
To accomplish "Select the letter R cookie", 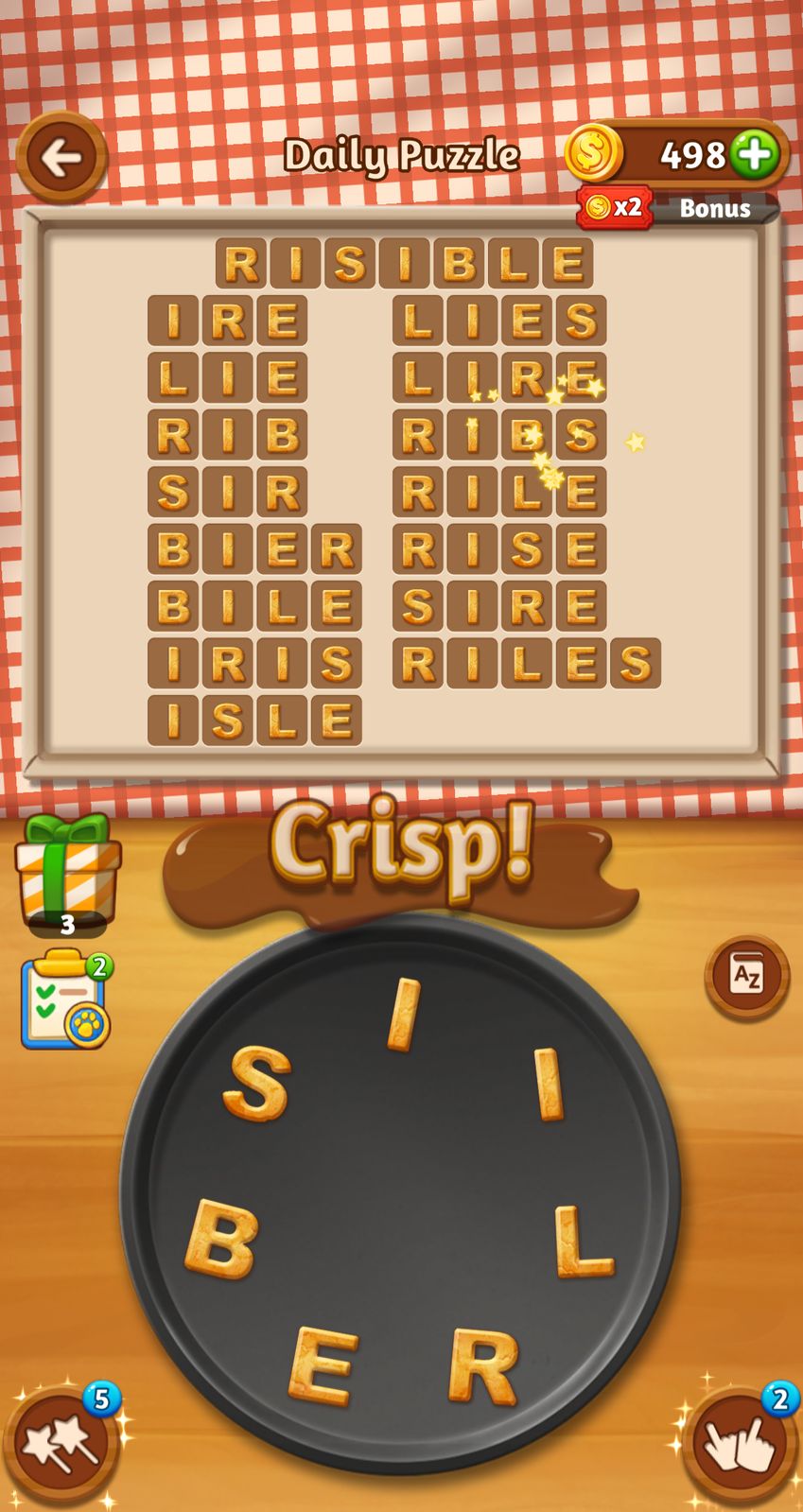I will tap(483, 1365).
